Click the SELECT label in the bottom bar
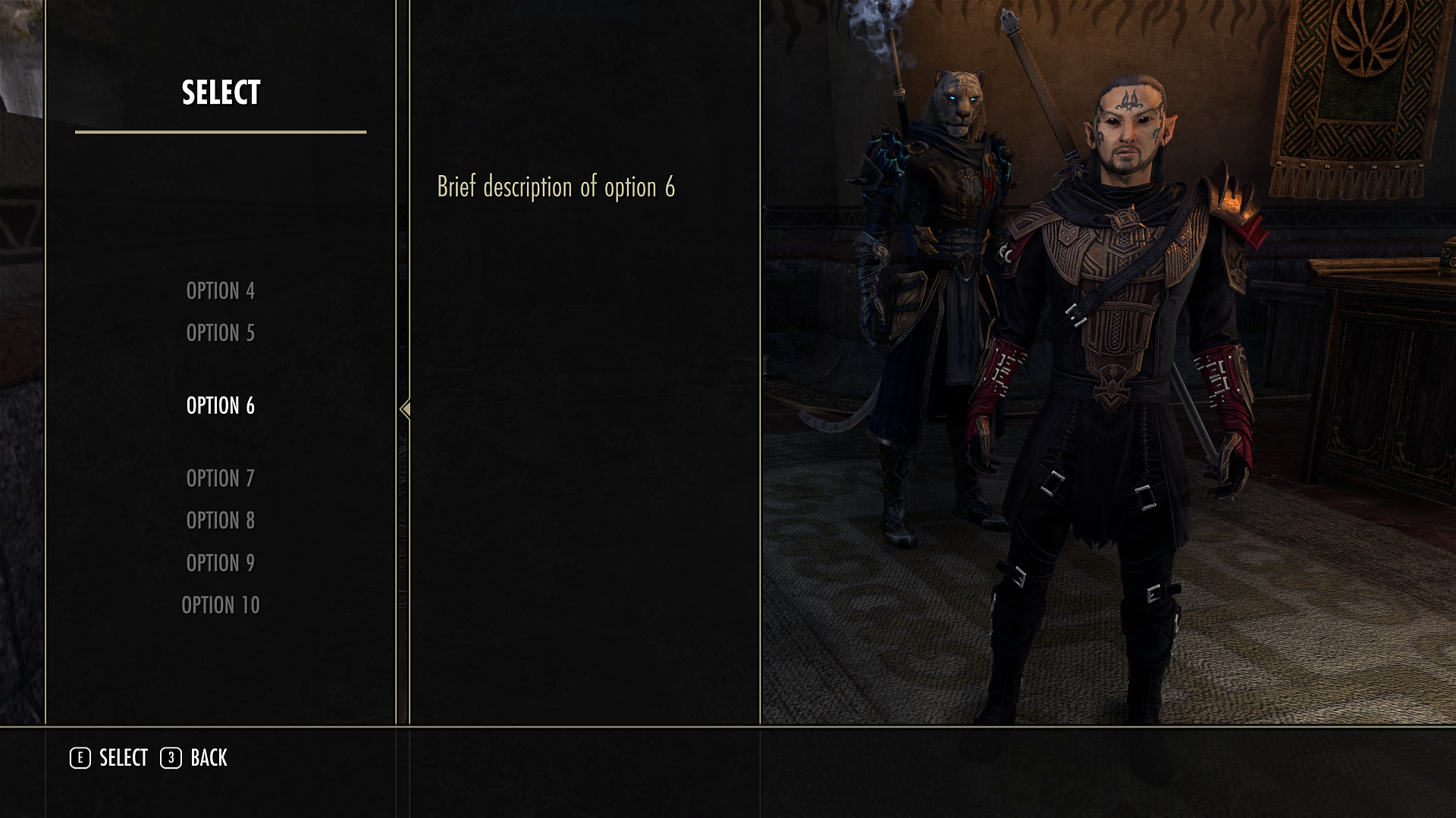The width and height of the screenshot is (1456, 818). [123, 757]
